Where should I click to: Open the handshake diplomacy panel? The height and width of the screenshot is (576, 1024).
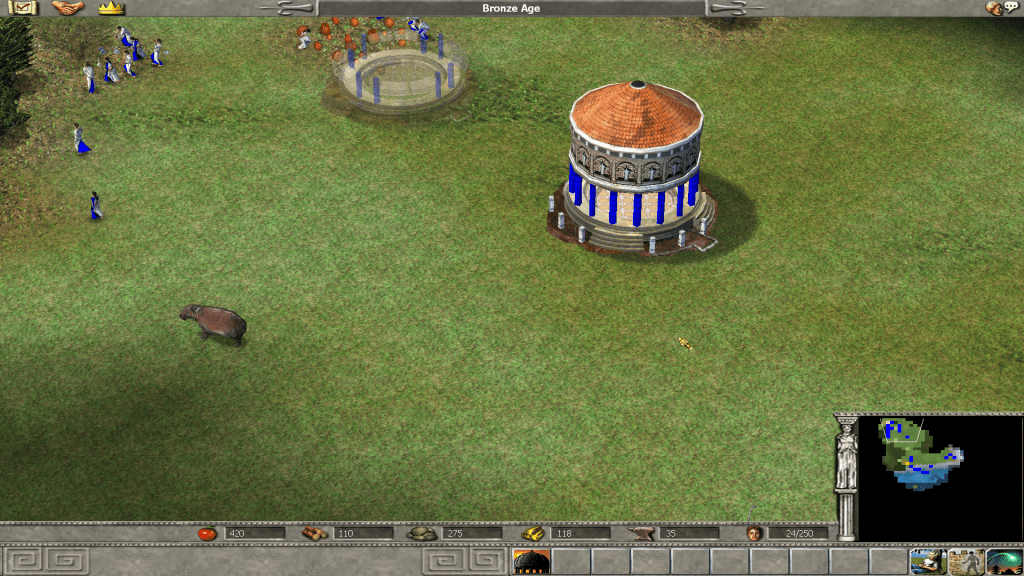point(67,8)
